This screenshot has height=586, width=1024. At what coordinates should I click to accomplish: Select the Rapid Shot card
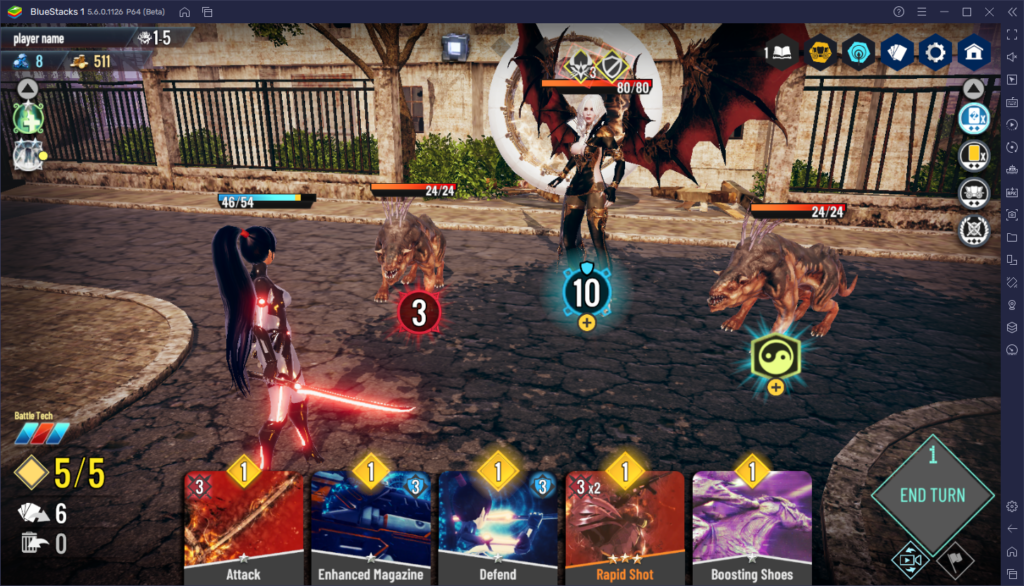pyautogui.click(x=625, y=527)
